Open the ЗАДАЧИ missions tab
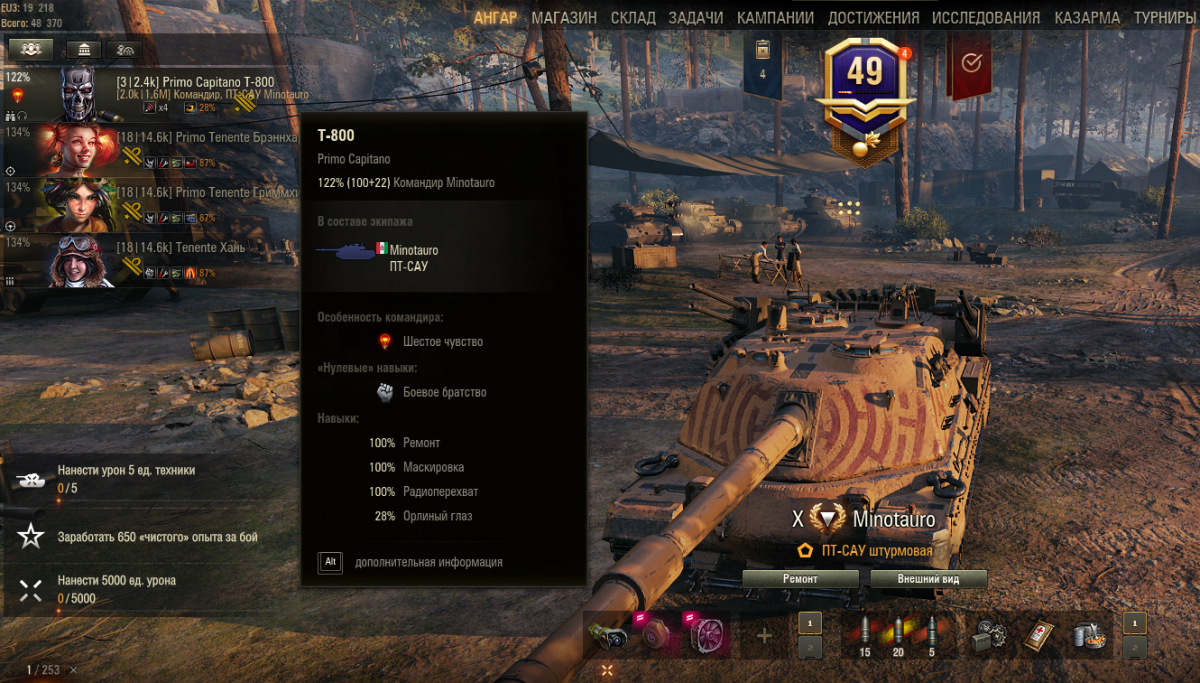This screenshot has width=1200, height=683. click(696, 18)
